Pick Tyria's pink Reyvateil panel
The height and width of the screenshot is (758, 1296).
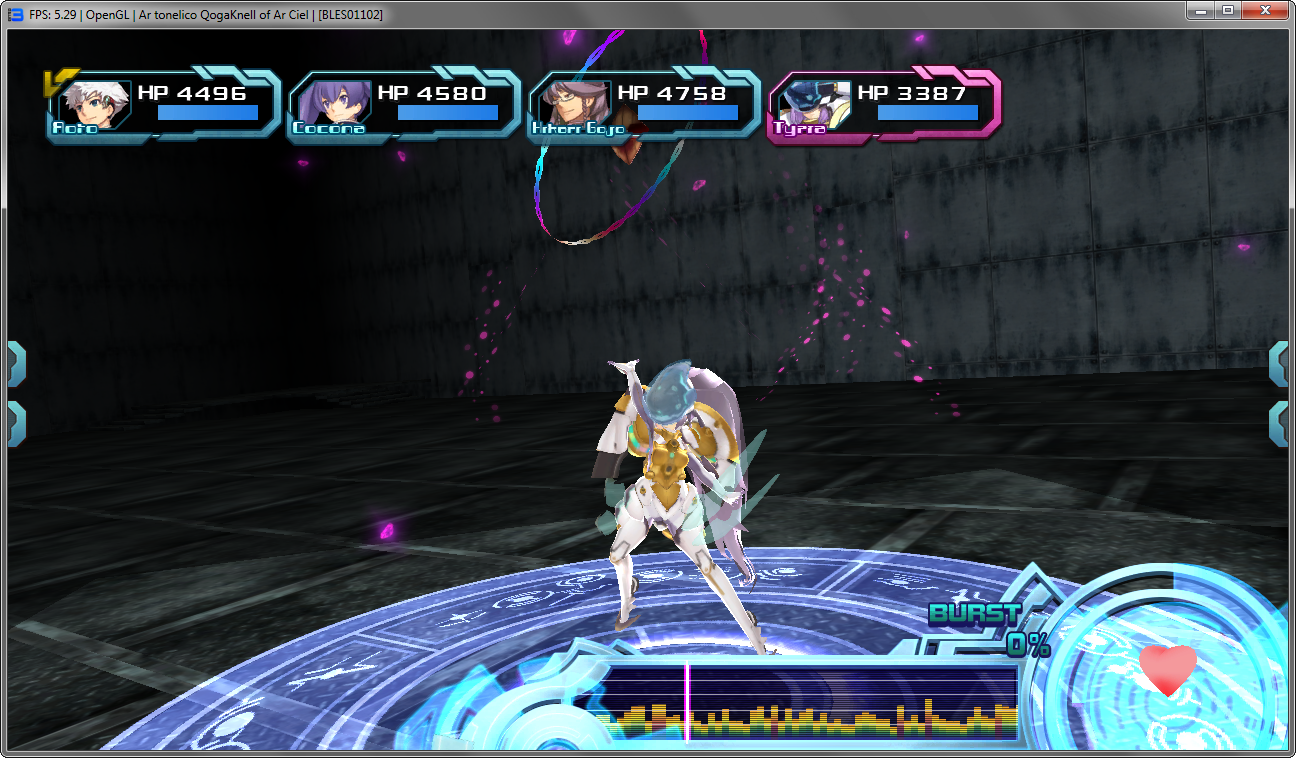[x=883, y=105]
